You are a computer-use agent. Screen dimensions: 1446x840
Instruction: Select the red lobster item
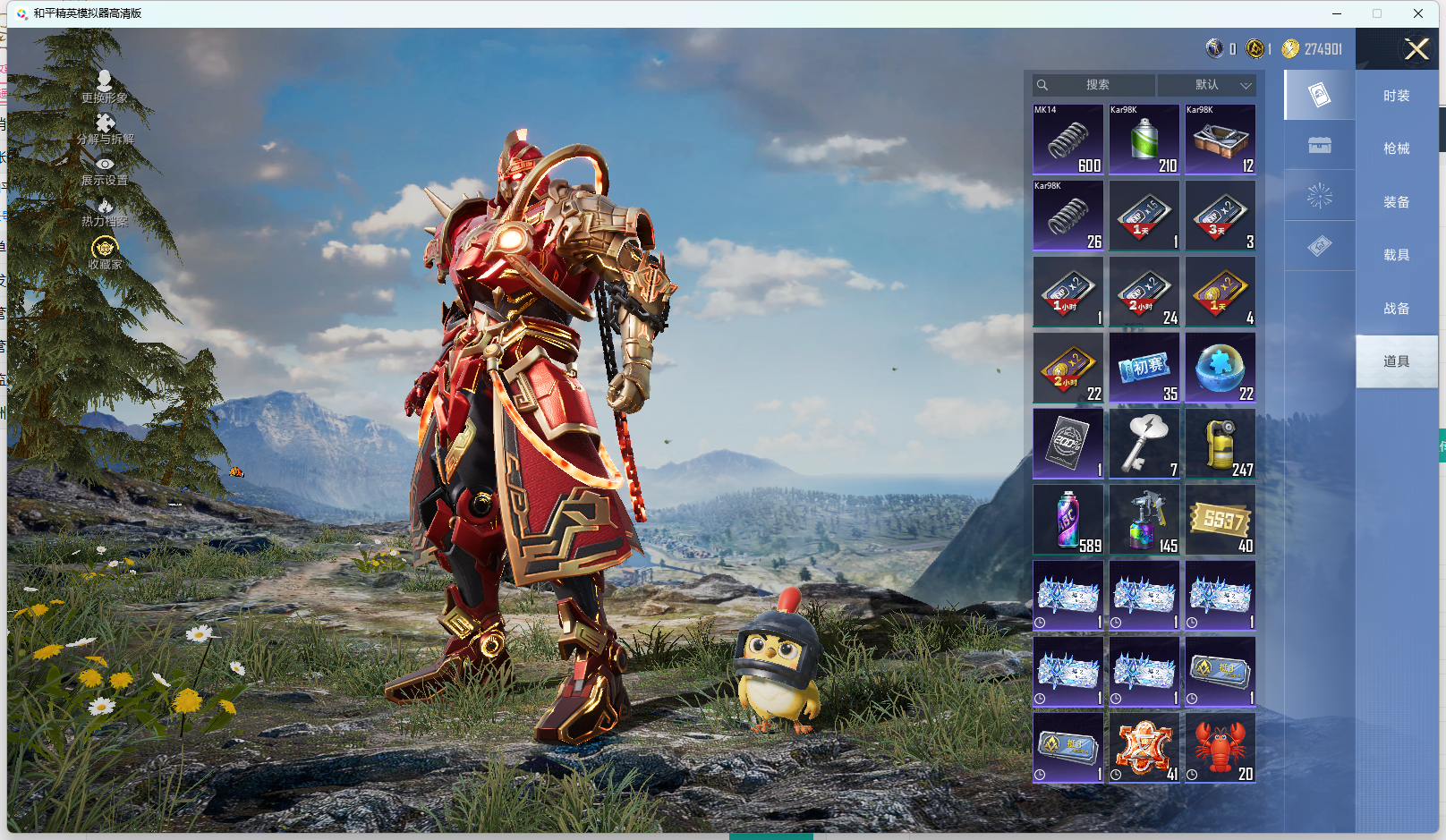click(x=1221, y=748)
